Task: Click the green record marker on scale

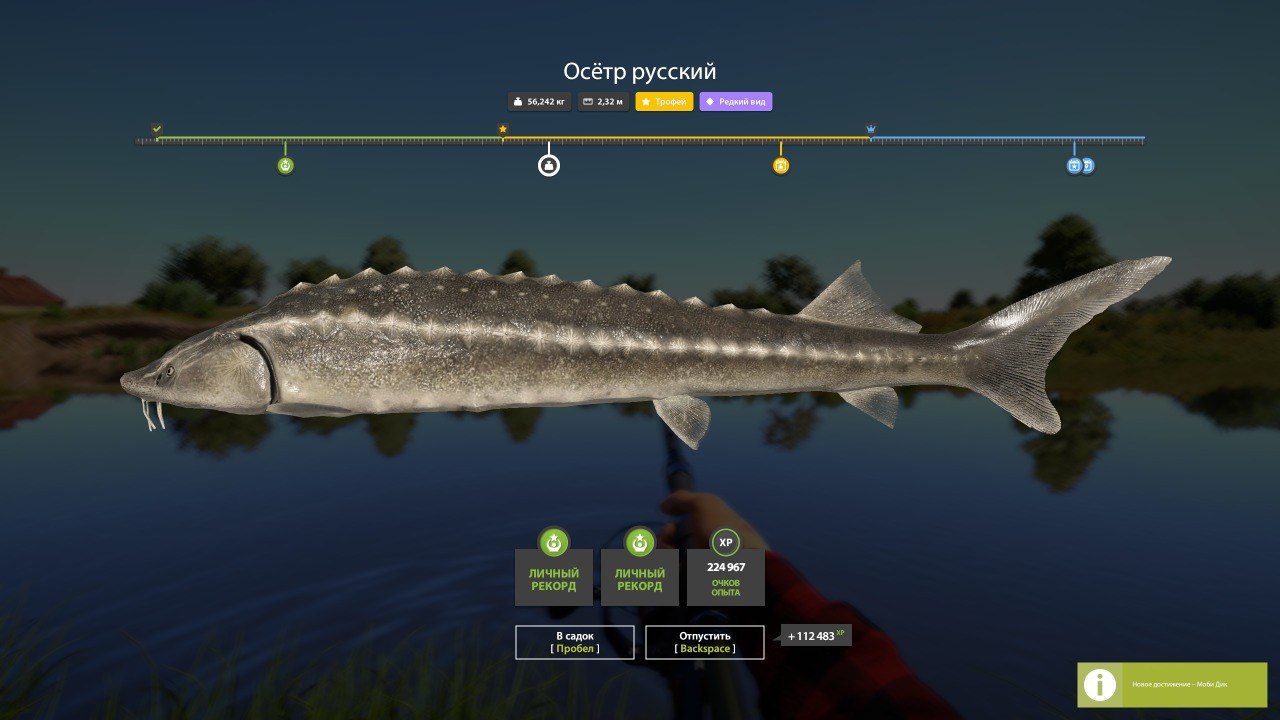Action: (285, 165)
